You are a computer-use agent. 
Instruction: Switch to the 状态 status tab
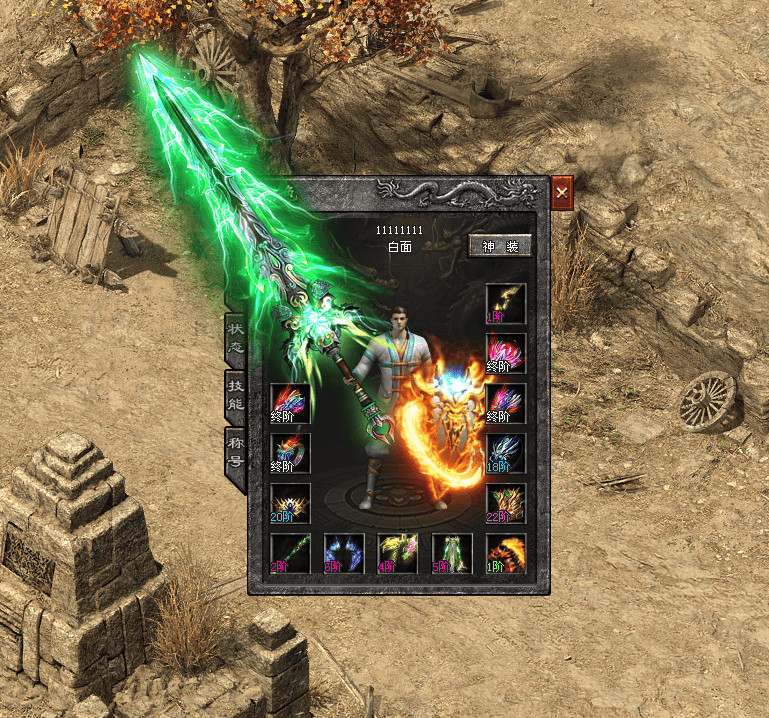(x=235, y=338)
